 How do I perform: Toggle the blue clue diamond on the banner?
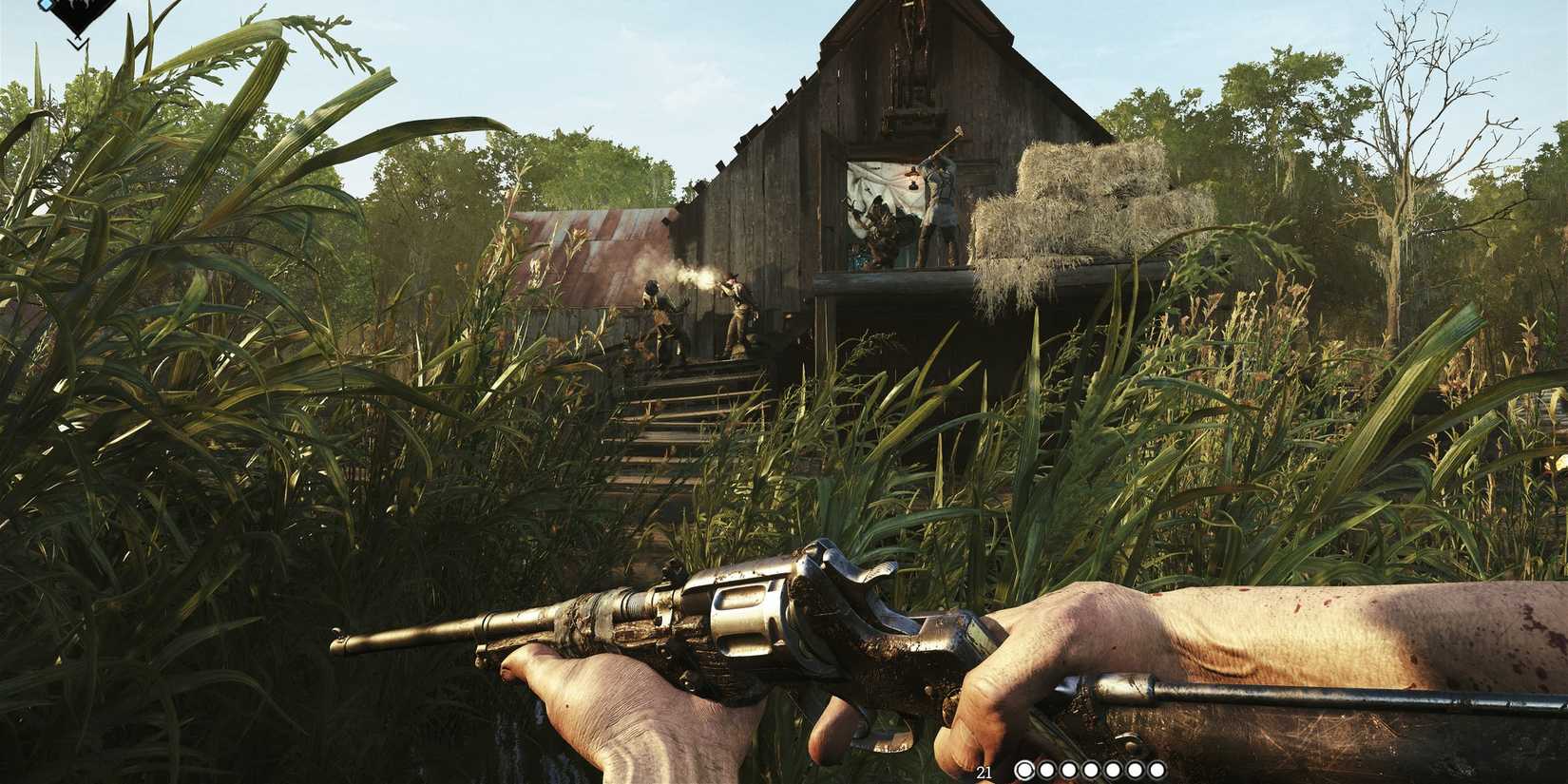[46, 6]
